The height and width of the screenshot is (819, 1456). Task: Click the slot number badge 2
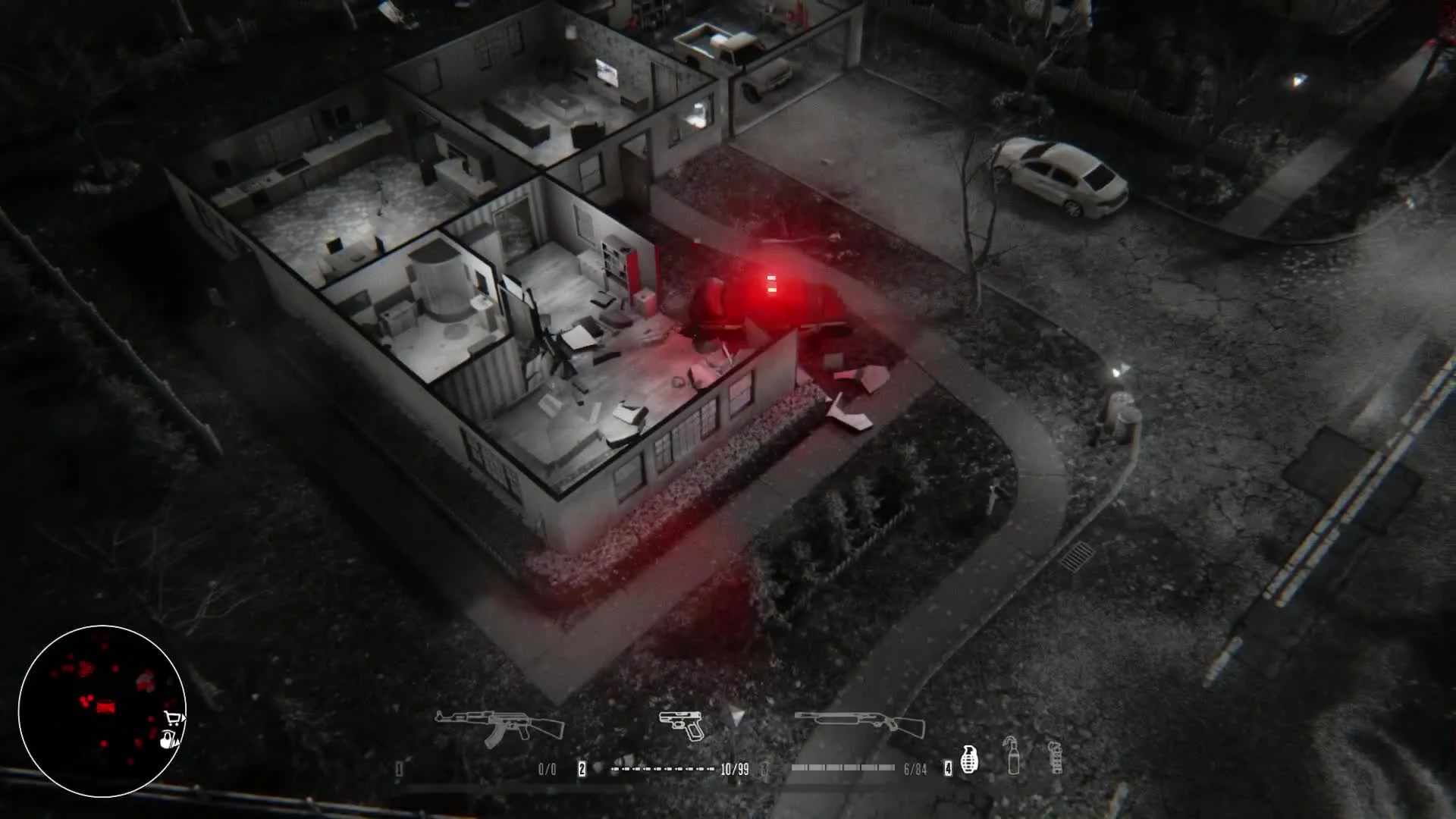pos(582,767)
